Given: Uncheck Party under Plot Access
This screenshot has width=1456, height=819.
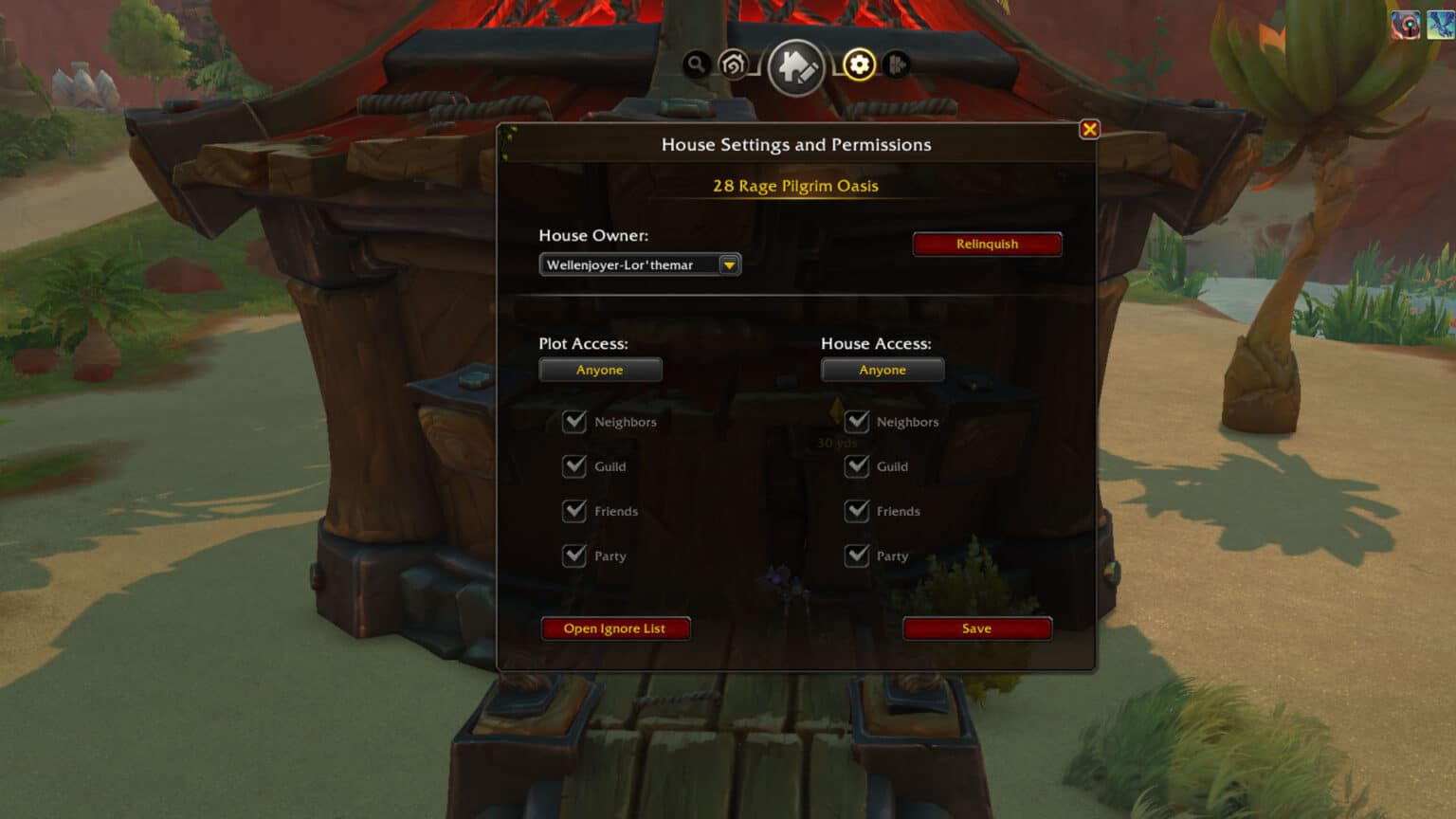Looking at the screenshot, I should click(574, 556).
